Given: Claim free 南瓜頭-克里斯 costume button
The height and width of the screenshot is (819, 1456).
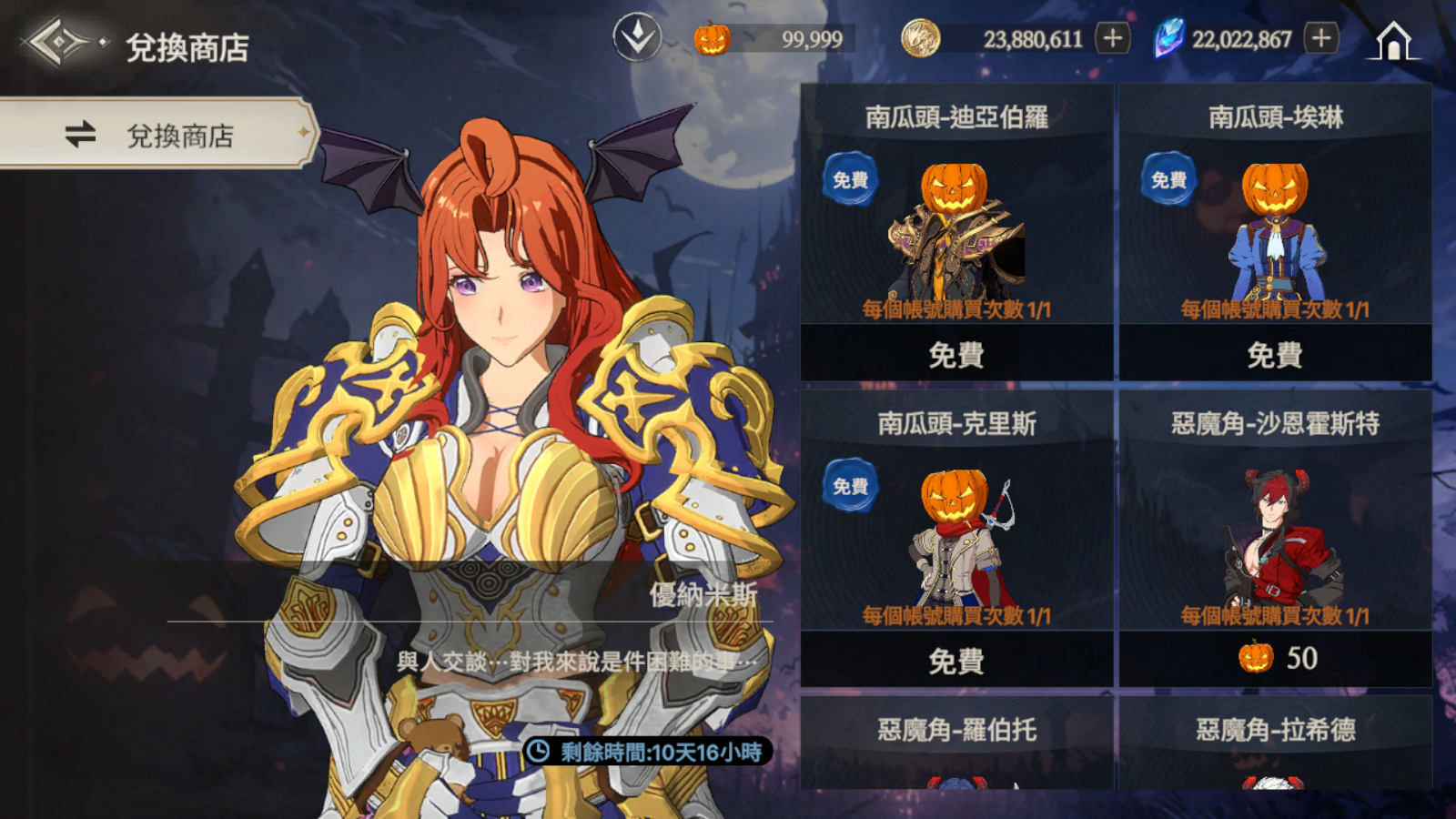Looking at the screenshot, I should [x=956, y=661].
